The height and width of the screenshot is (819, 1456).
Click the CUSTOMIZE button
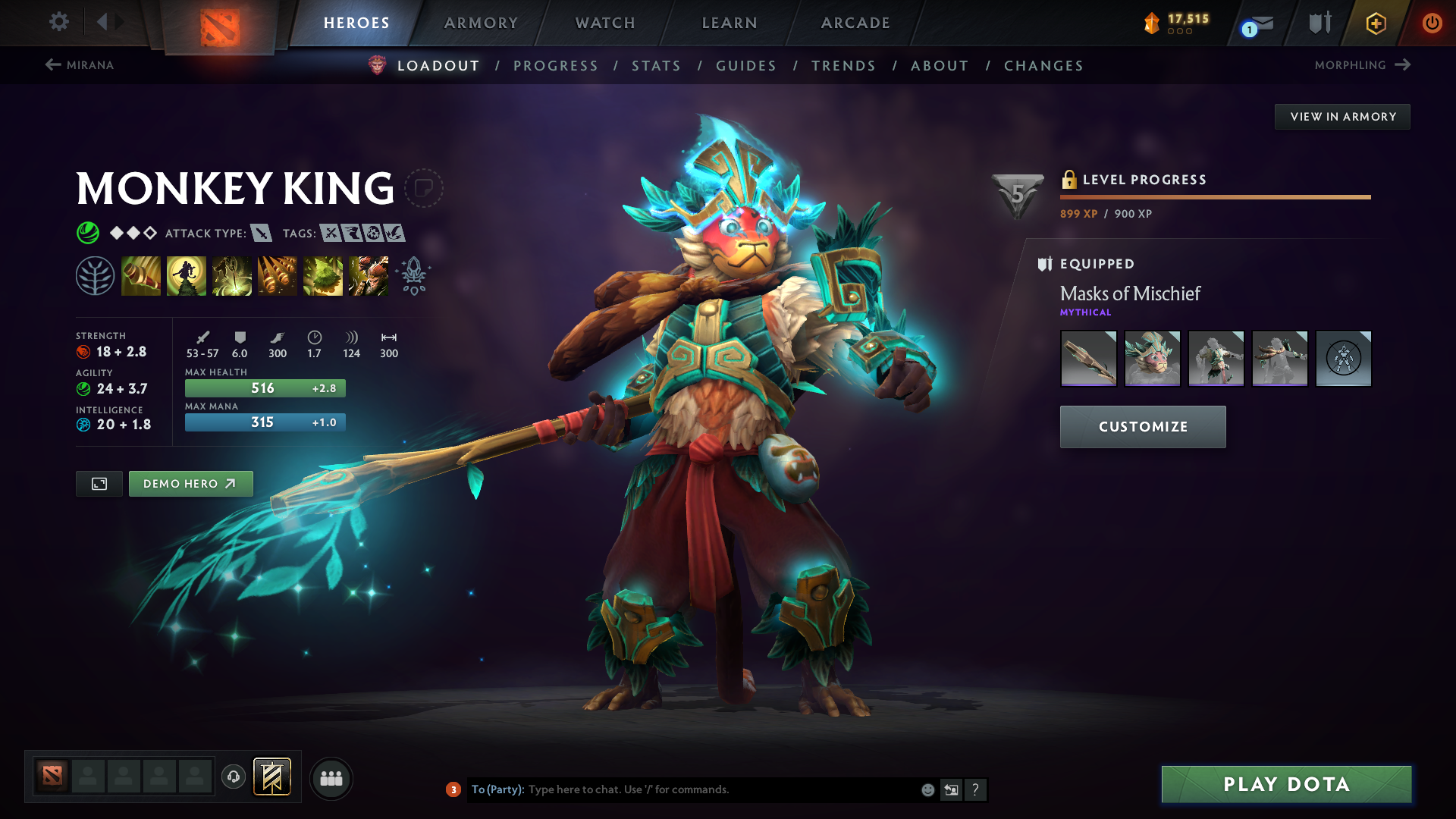pyautogui.click(x=1142, y=426)
